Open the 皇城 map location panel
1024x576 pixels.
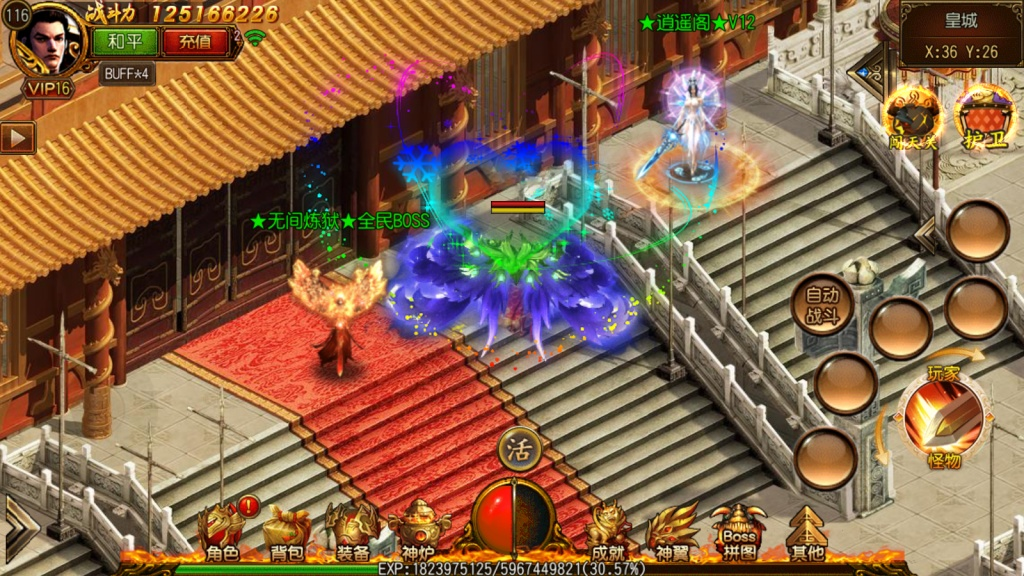(960, 35)
